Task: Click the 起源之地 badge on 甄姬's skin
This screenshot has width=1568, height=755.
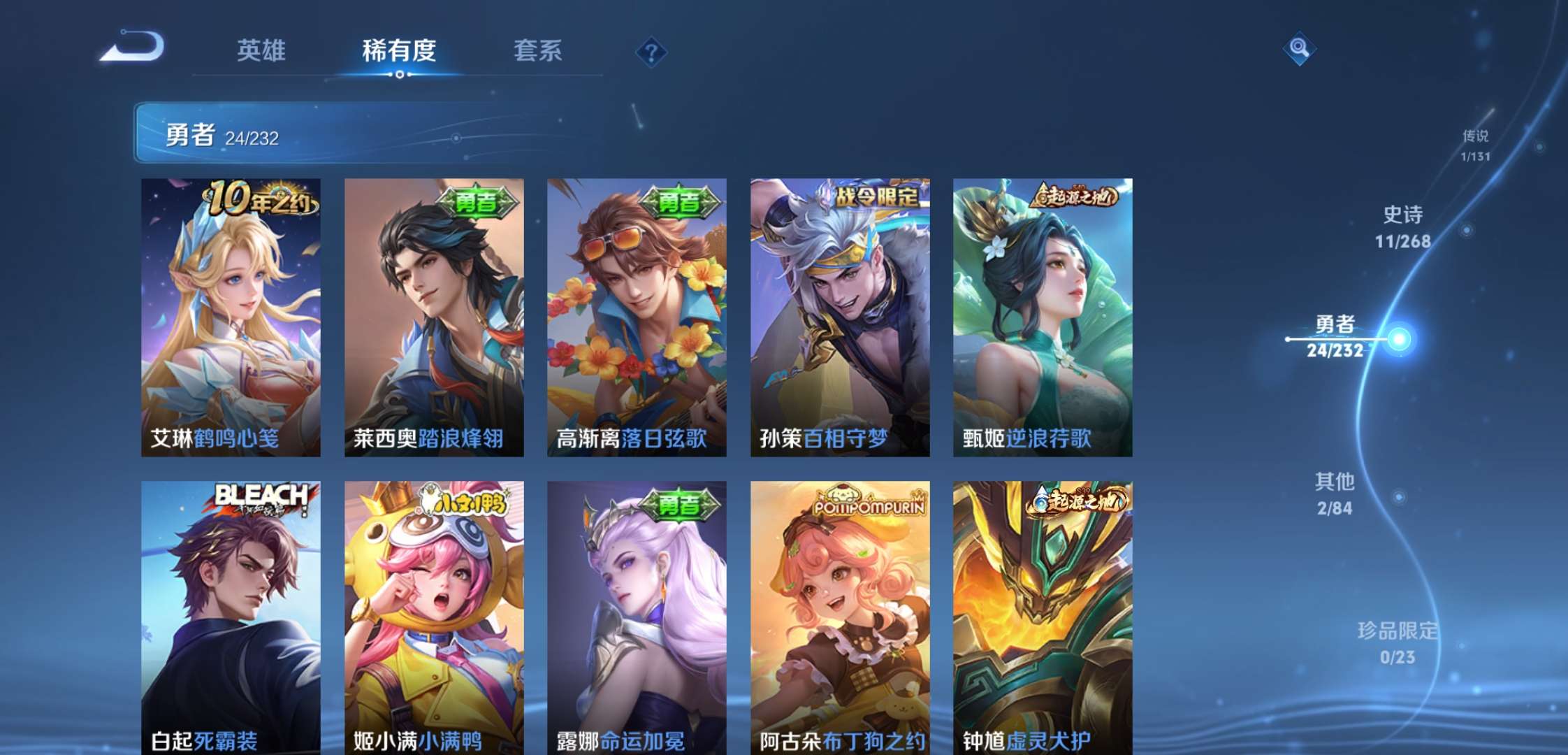Action: (x=1076, y=198)
